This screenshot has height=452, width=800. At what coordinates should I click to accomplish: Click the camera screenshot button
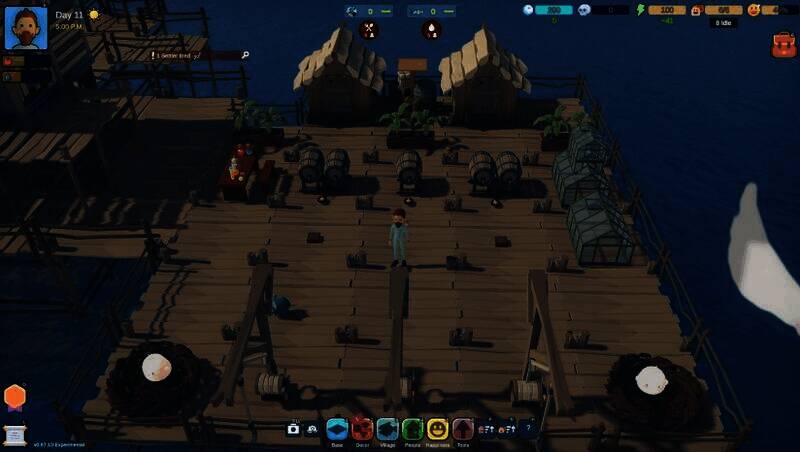(x=293, y=429)
